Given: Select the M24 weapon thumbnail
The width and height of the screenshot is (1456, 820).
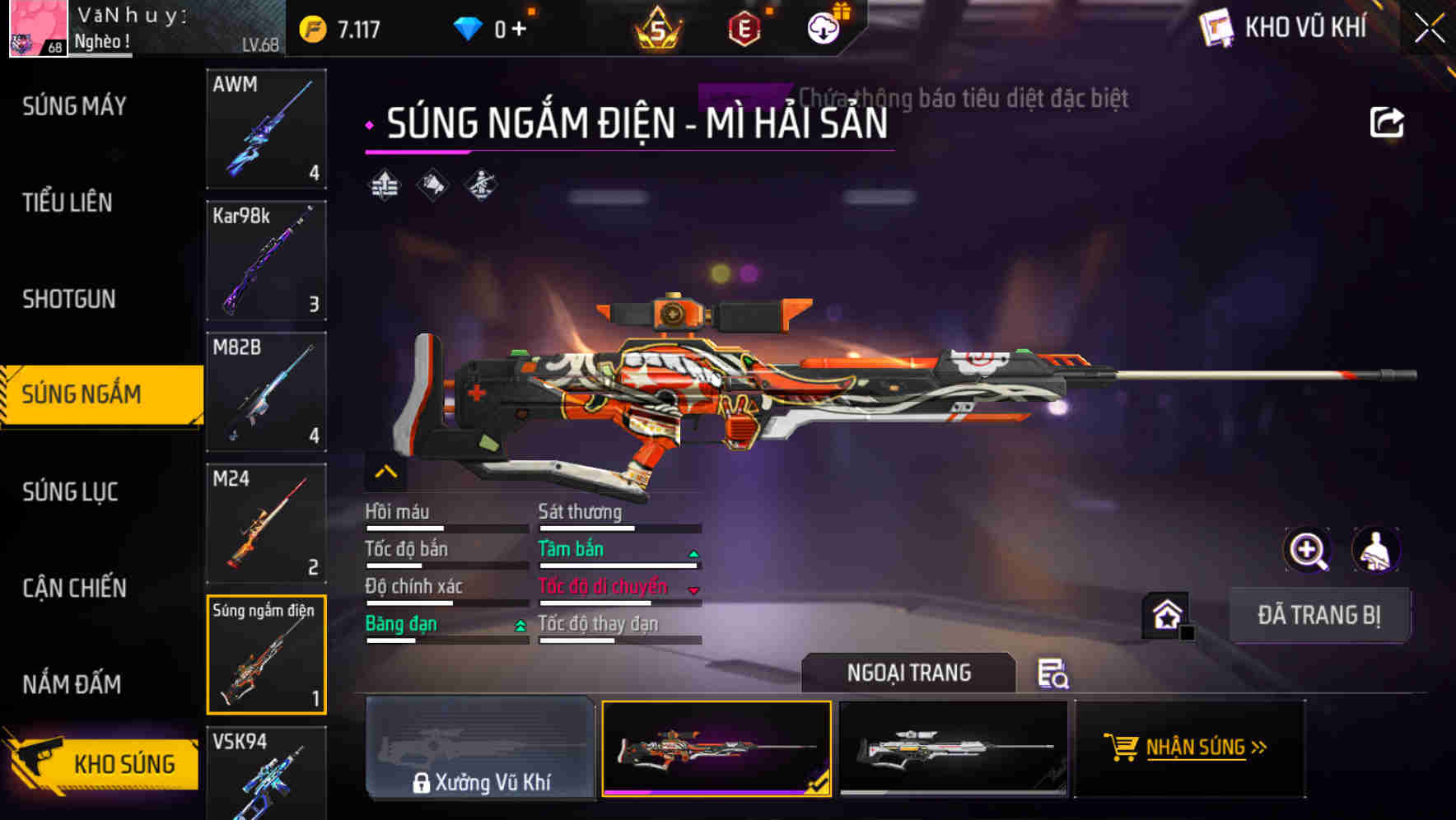Looking at the screenshot, I should 266,524.
